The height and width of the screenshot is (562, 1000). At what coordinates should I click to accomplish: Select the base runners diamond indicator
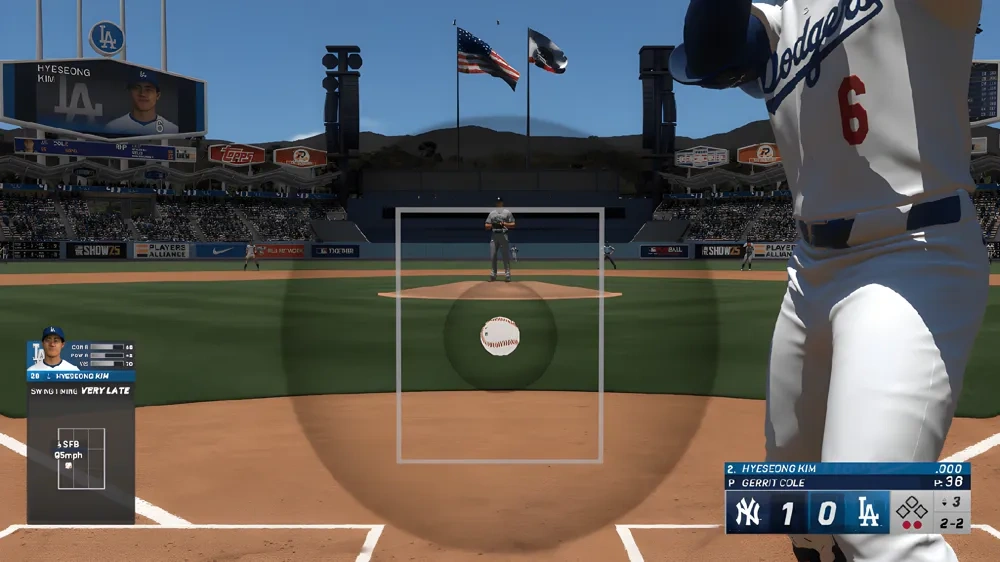click(x=911, y=507)
